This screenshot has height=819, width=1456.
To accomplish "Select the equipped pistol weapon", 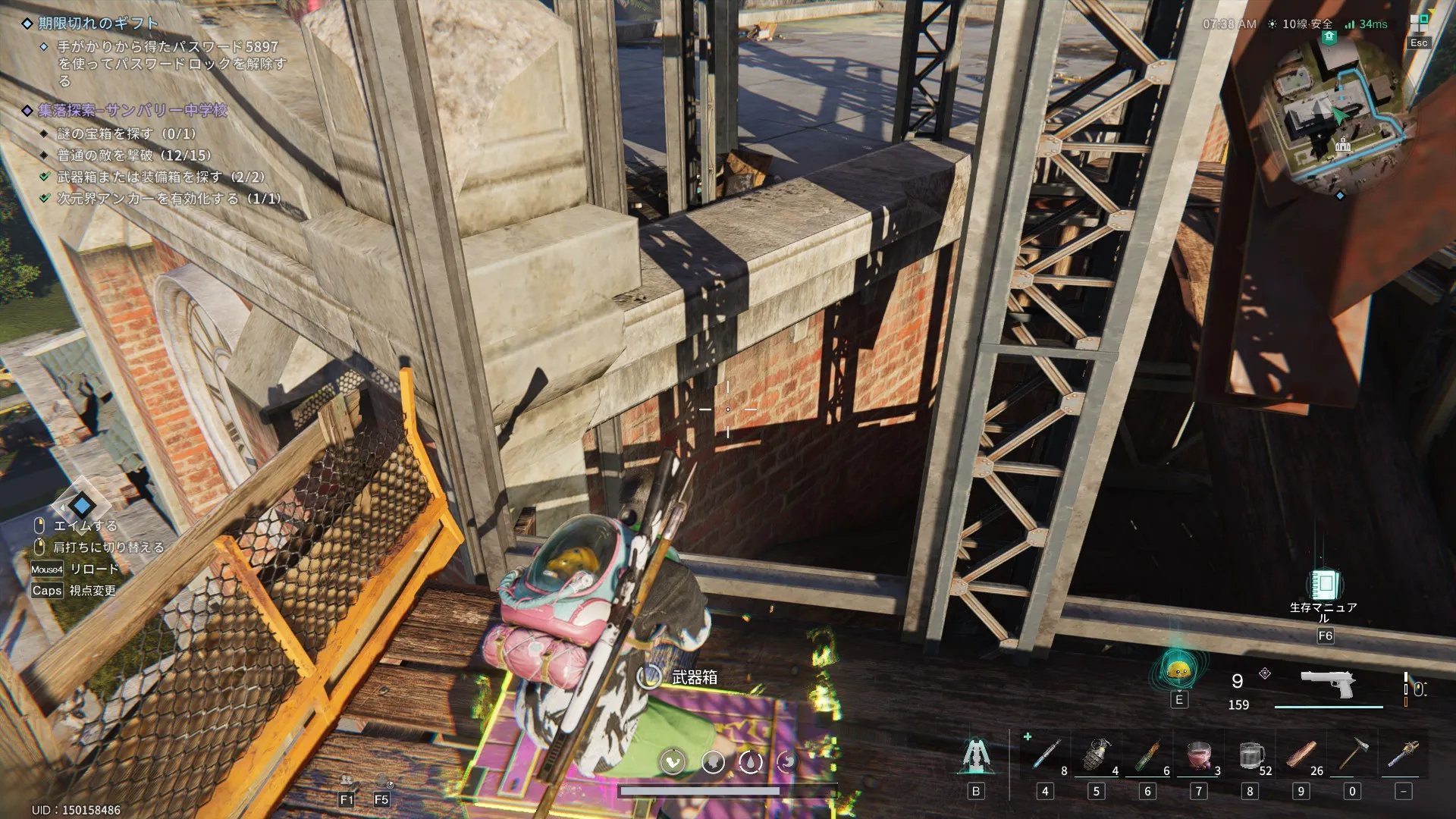I will (1328, 683).
